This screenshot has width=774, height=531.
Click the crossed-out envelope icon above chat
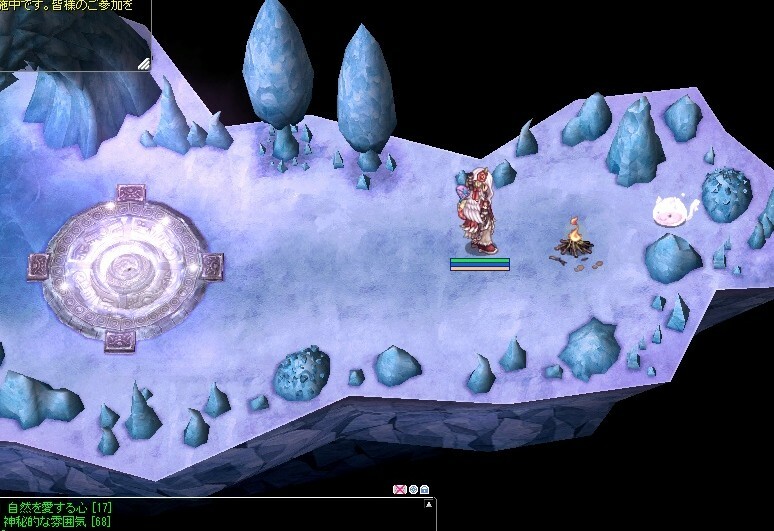400,489
